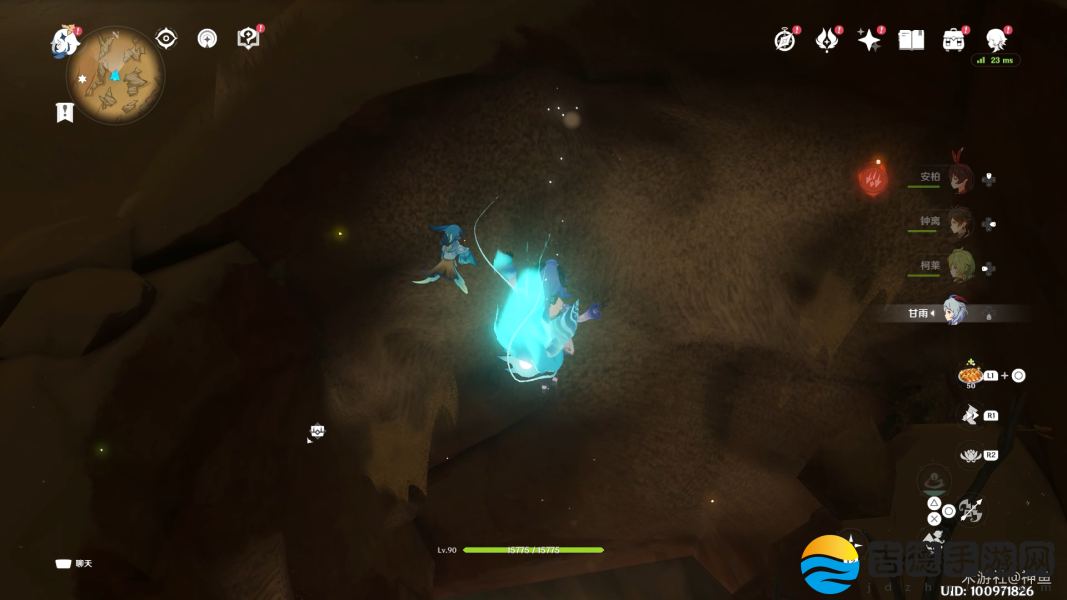Open the open-book Events icon
The height and width of the screenshot is (600, 1067).
(x=911, y=39)
